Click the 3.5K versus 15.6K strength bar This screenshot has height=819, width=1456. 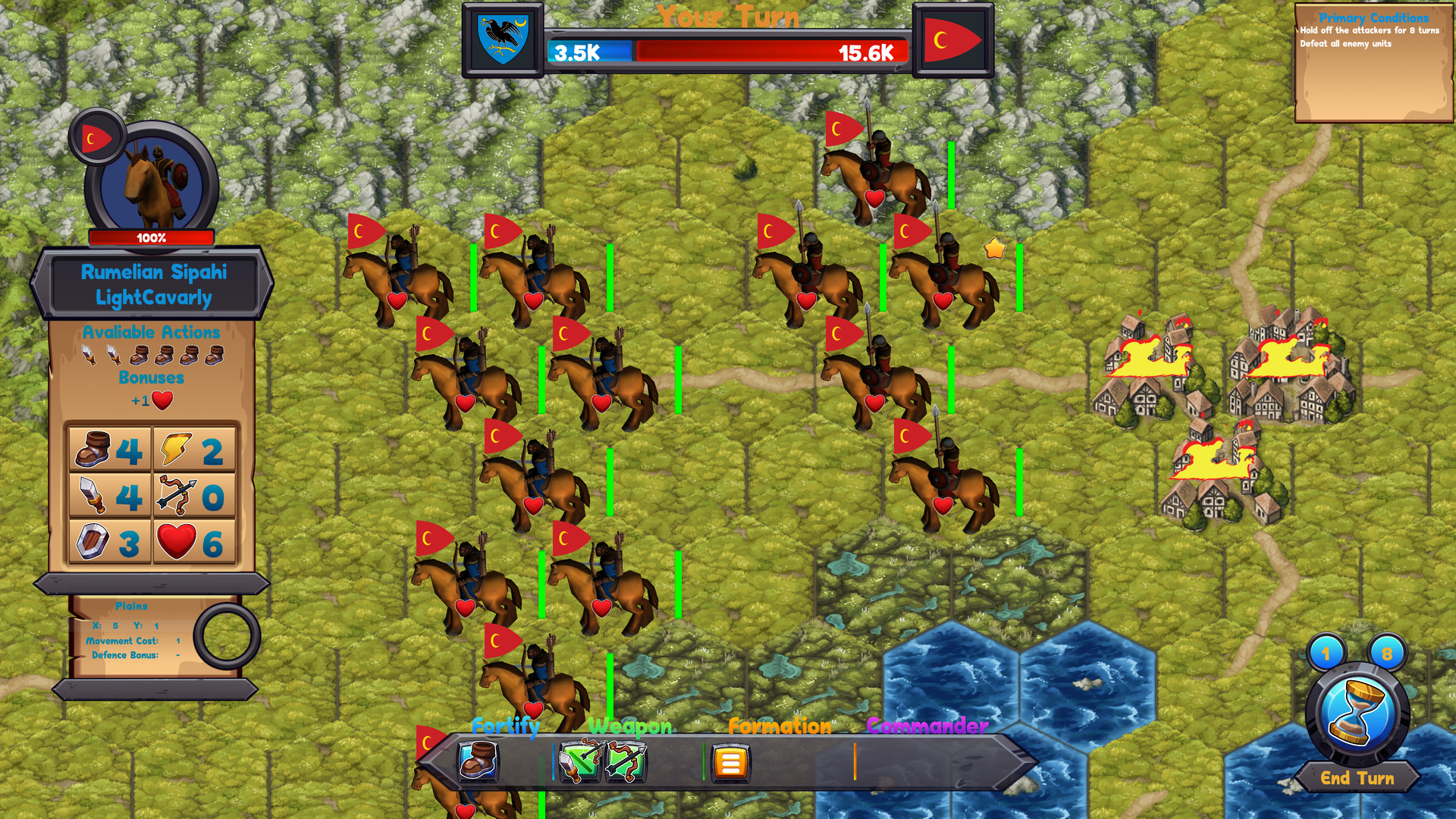click(x=724, y=52)
